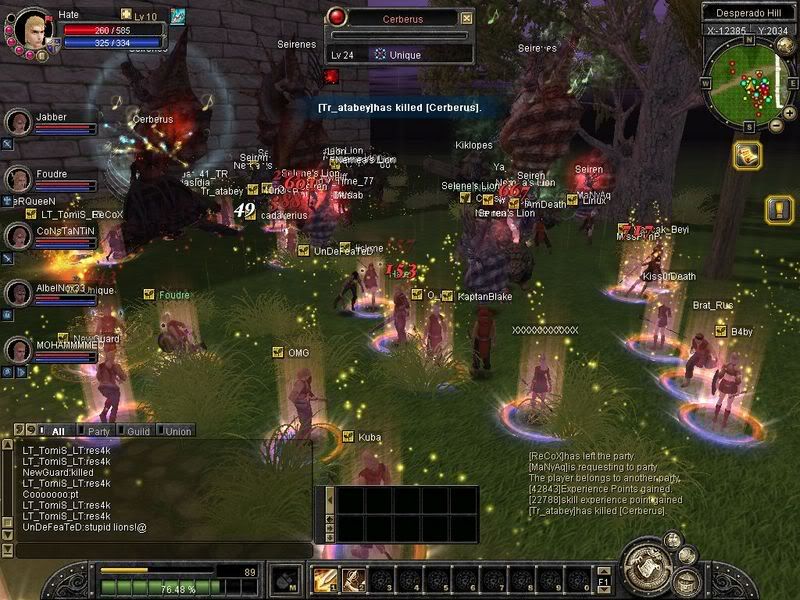Open the large round main menu button

(644, 567)
